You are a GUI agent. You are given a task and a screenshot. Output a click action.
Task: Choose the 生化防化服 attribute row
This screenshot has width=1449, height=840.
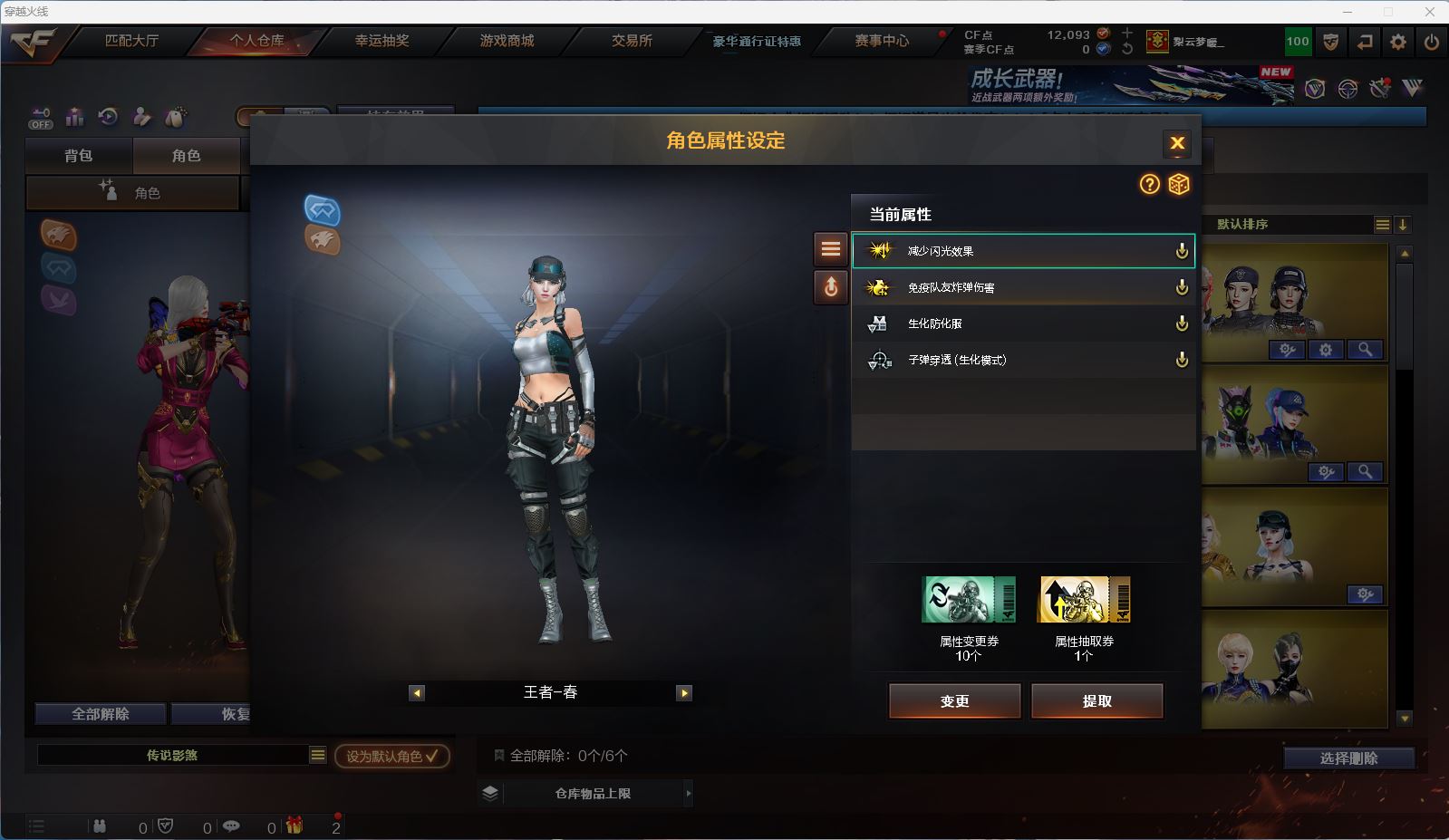1022,323
